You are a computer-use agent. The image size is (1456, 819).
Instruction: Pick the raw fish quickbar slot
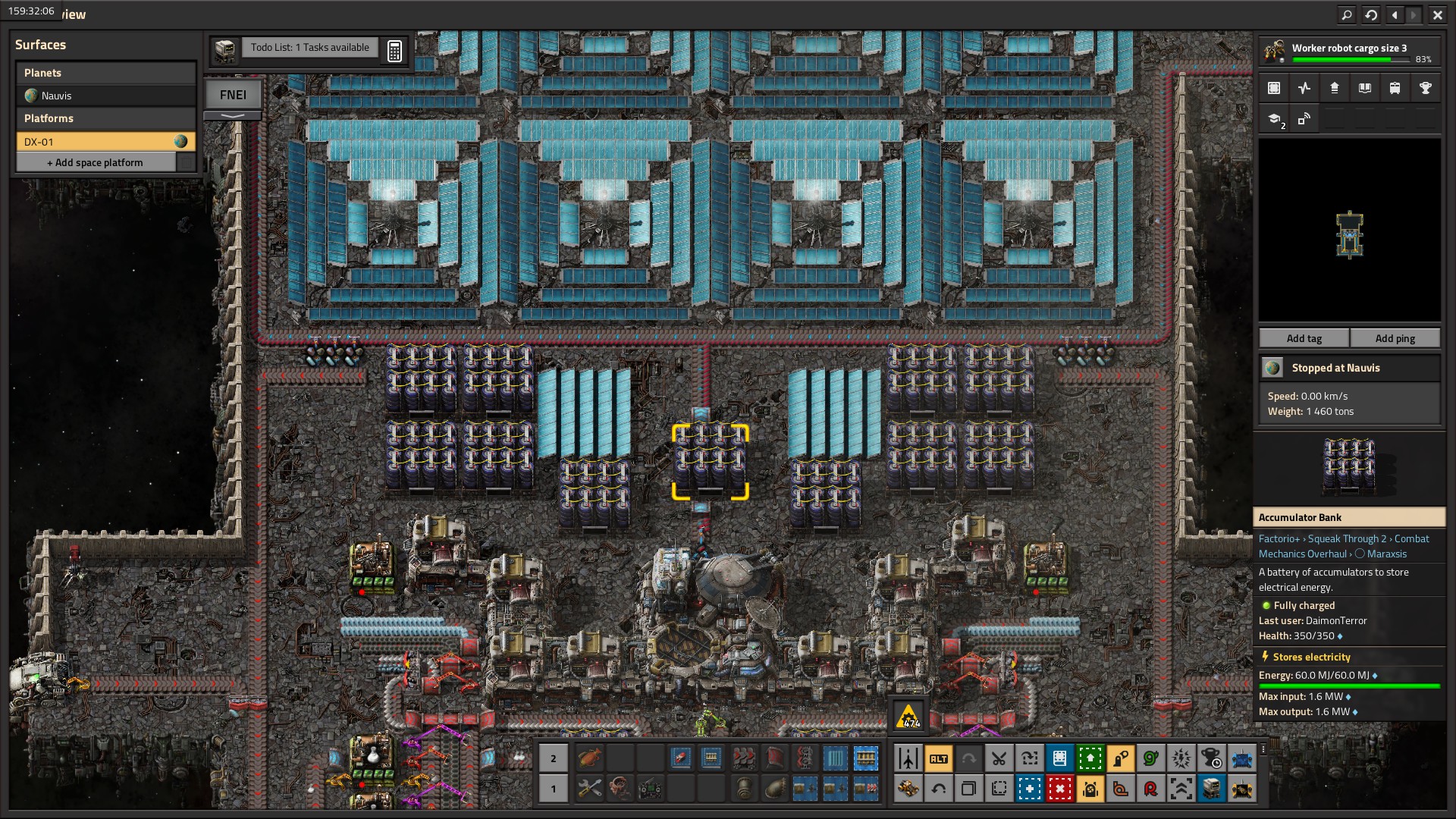pyautogui.click(x=589, y=758)
